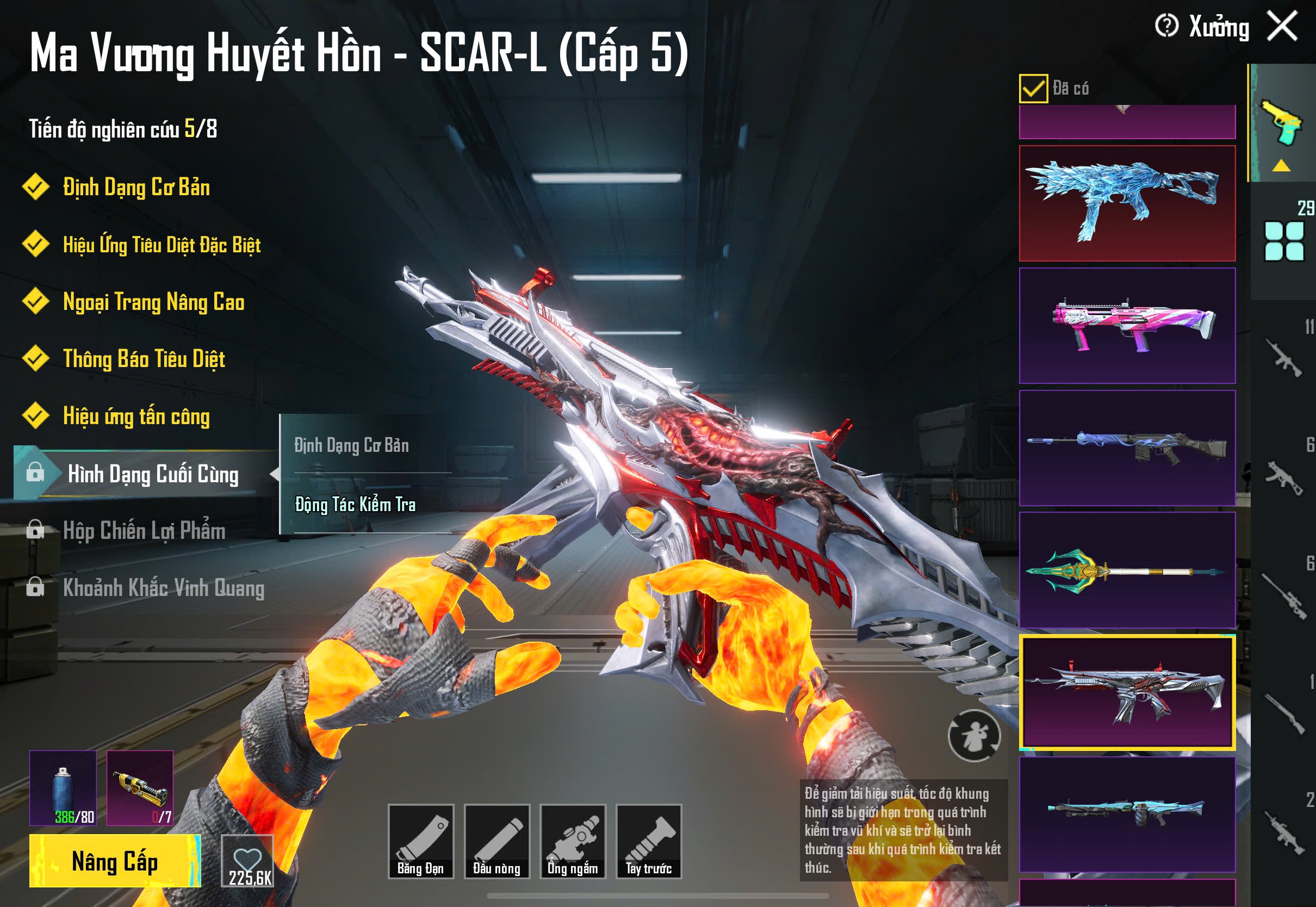The image size is (1316, 907).
Task: Select the Hình Dạng Cuối Cùng entry
Action: coord(152,474)
